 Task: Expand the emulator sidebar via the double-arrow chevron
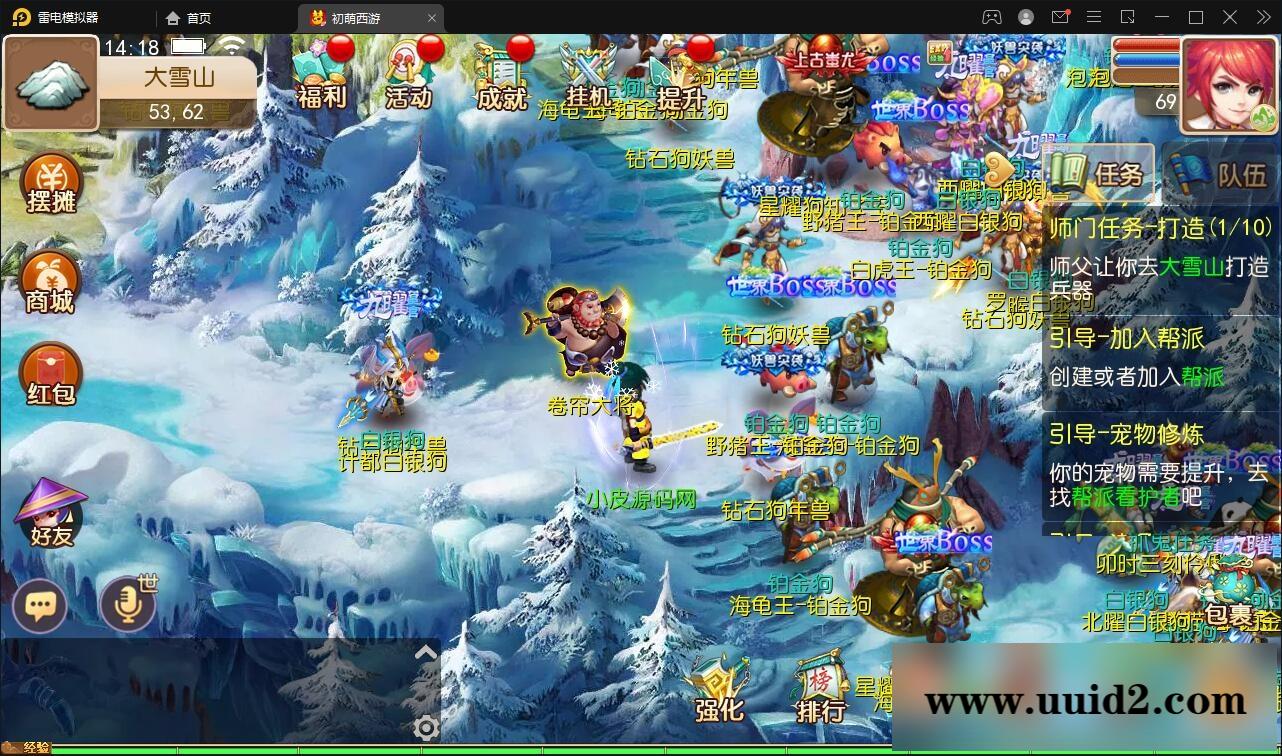[1262, 17]
